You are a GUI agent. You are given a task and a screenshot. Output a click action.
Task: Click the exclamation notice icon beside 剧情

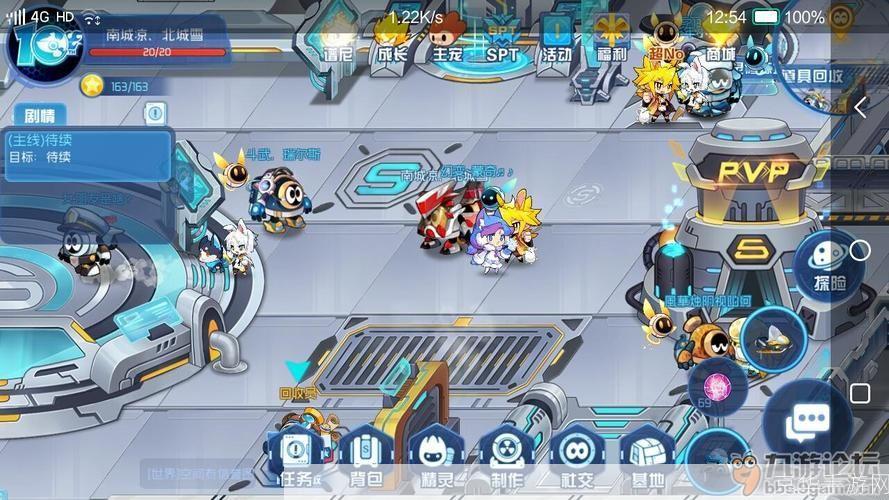pos(154,113)
